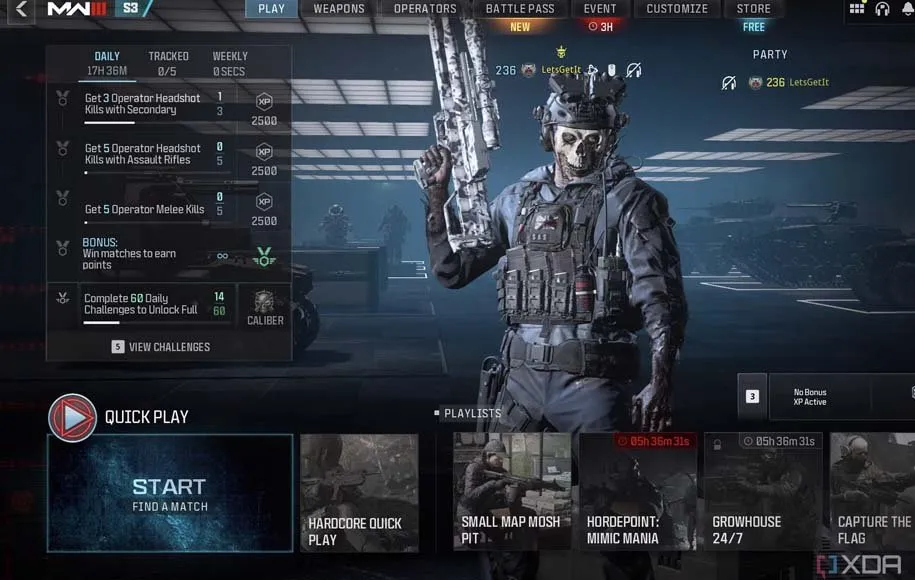This screenshot has width=915, height=580.
Task: Open the grid menu icon
Action: point(857,9)
